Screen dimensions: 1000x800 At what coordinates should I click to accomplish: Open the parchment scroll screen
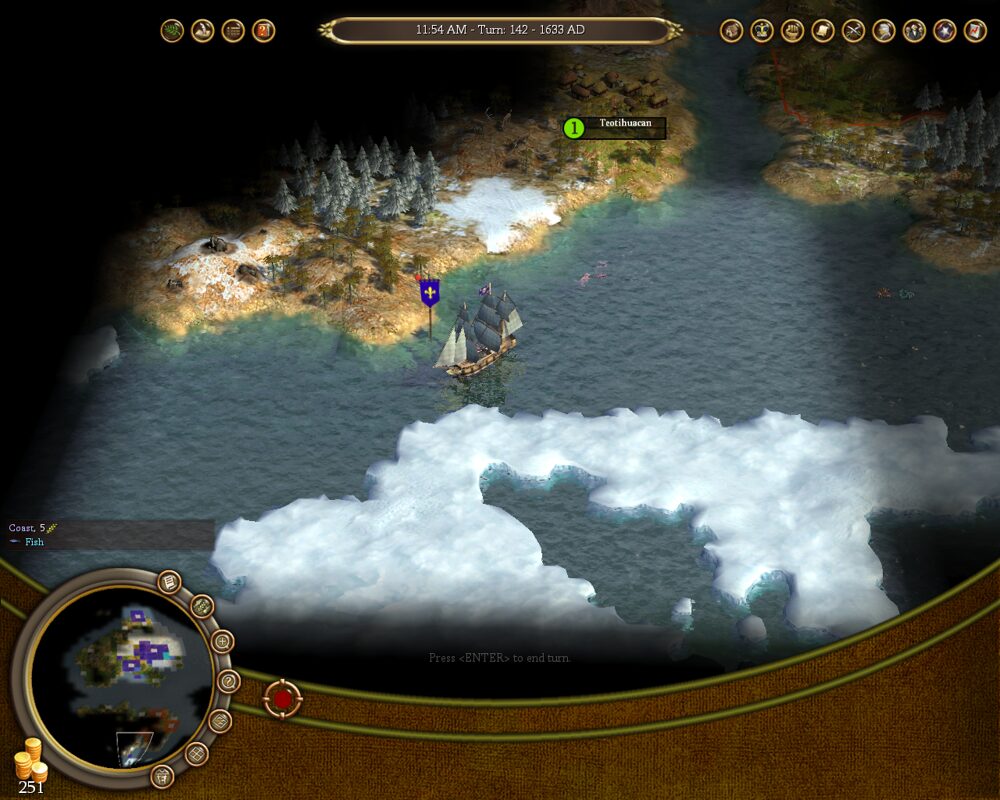point(823,31)
